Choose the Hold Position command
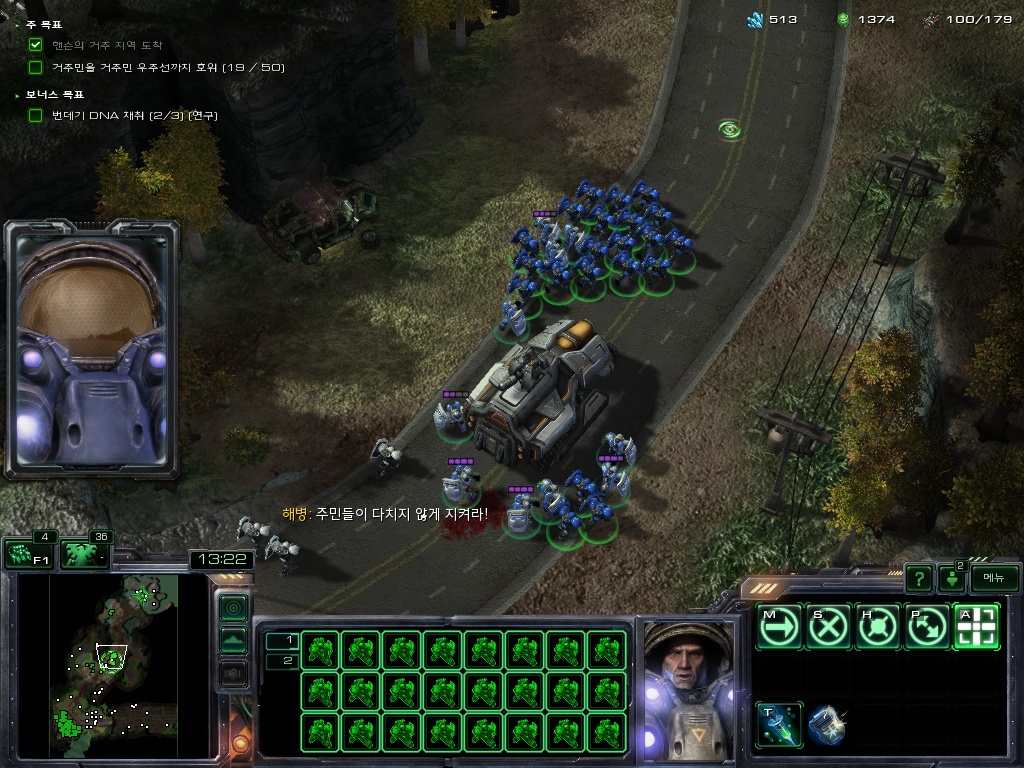 click(878, 627)
